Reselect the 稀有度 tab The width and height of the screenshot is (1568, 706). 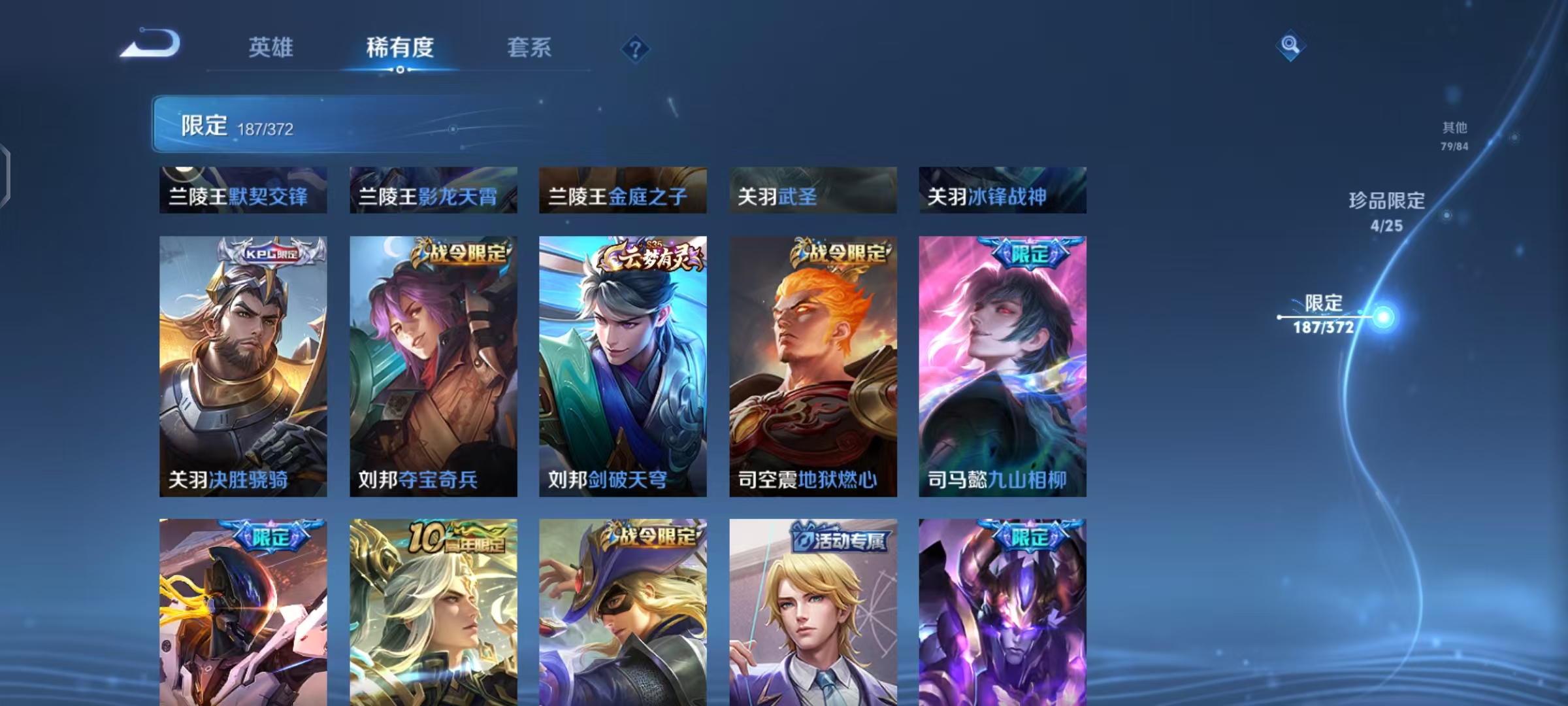400,48
